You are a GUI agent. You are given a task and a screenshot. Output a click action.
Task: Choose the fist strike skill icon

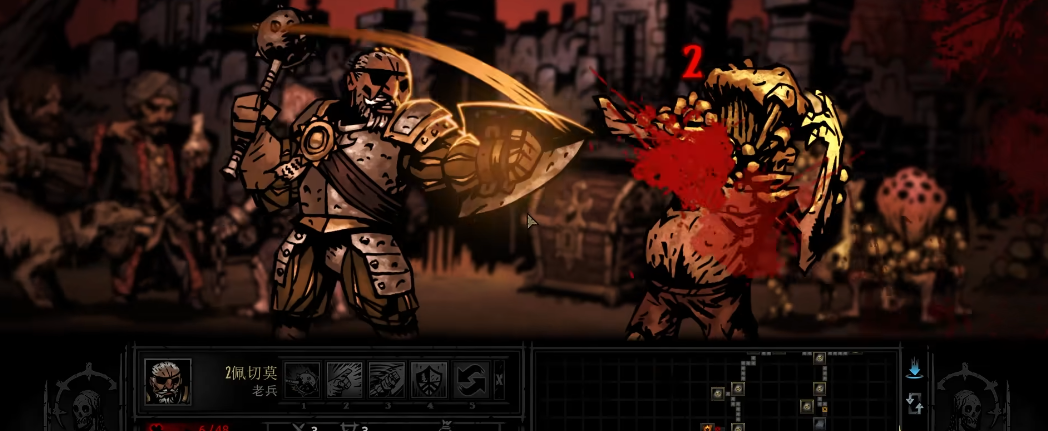pos(344,379)
